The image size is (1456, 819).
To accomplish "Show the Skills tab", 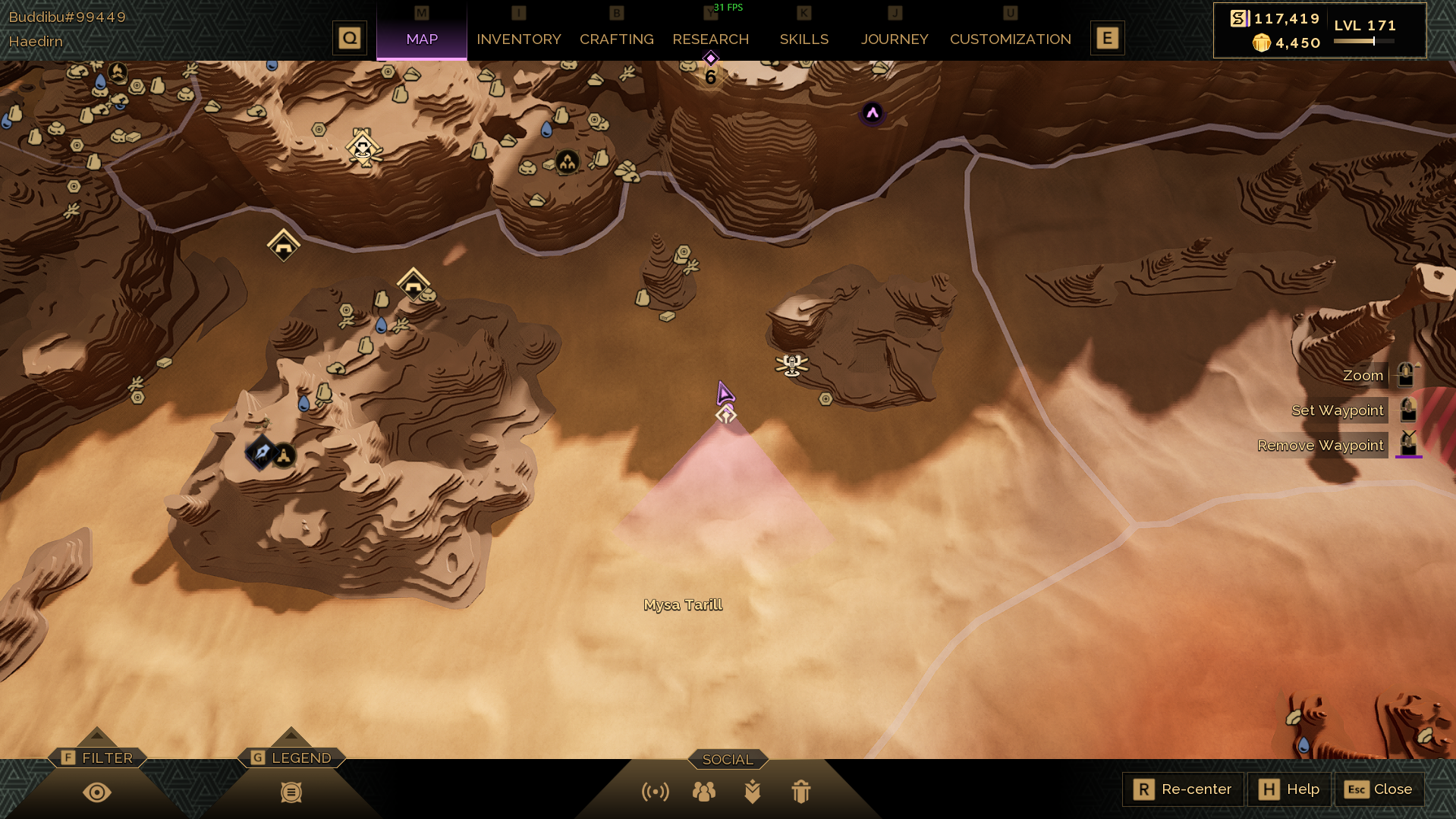I will 803,39.
